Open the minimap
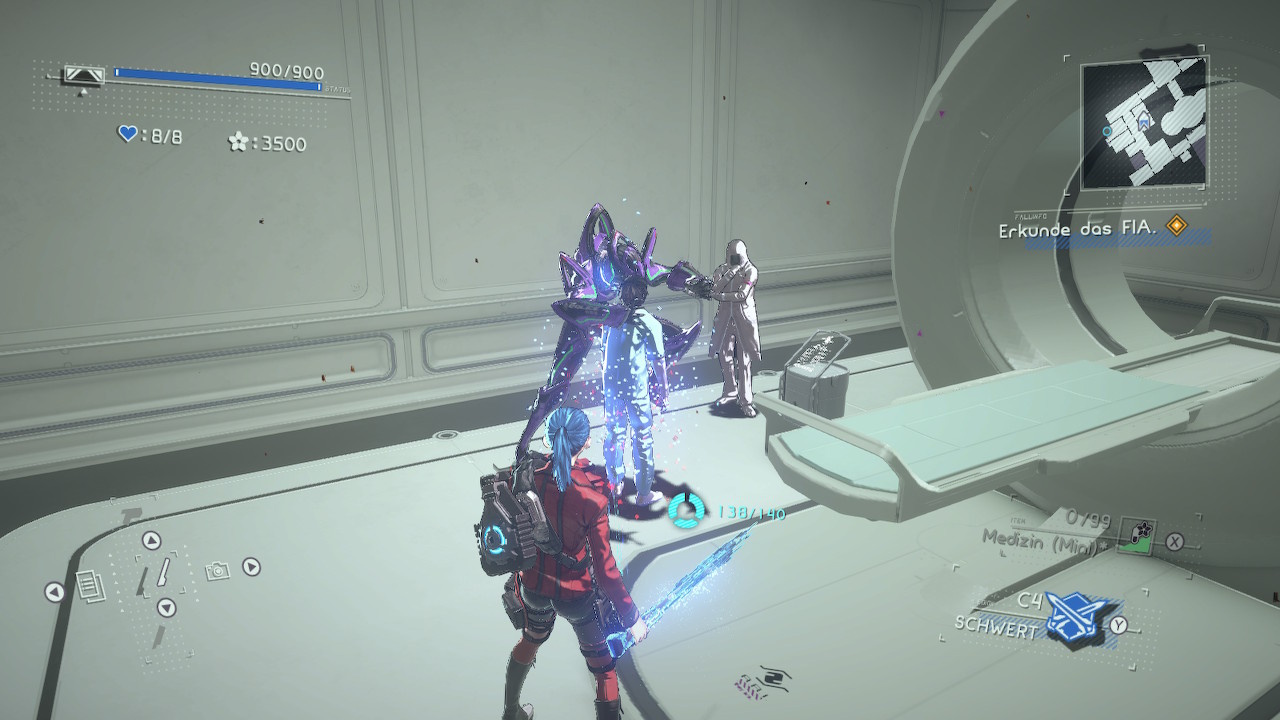Image resolution: width=1280 pixels, height=720 pixels. pyautogui.click(x=1145, y=124)
